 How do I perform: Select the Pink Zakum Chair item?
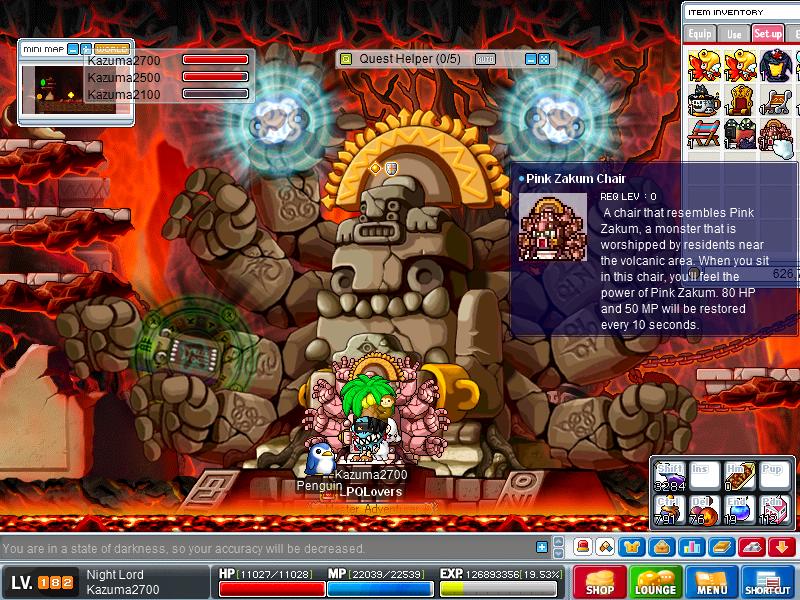(x=775, y=133)
